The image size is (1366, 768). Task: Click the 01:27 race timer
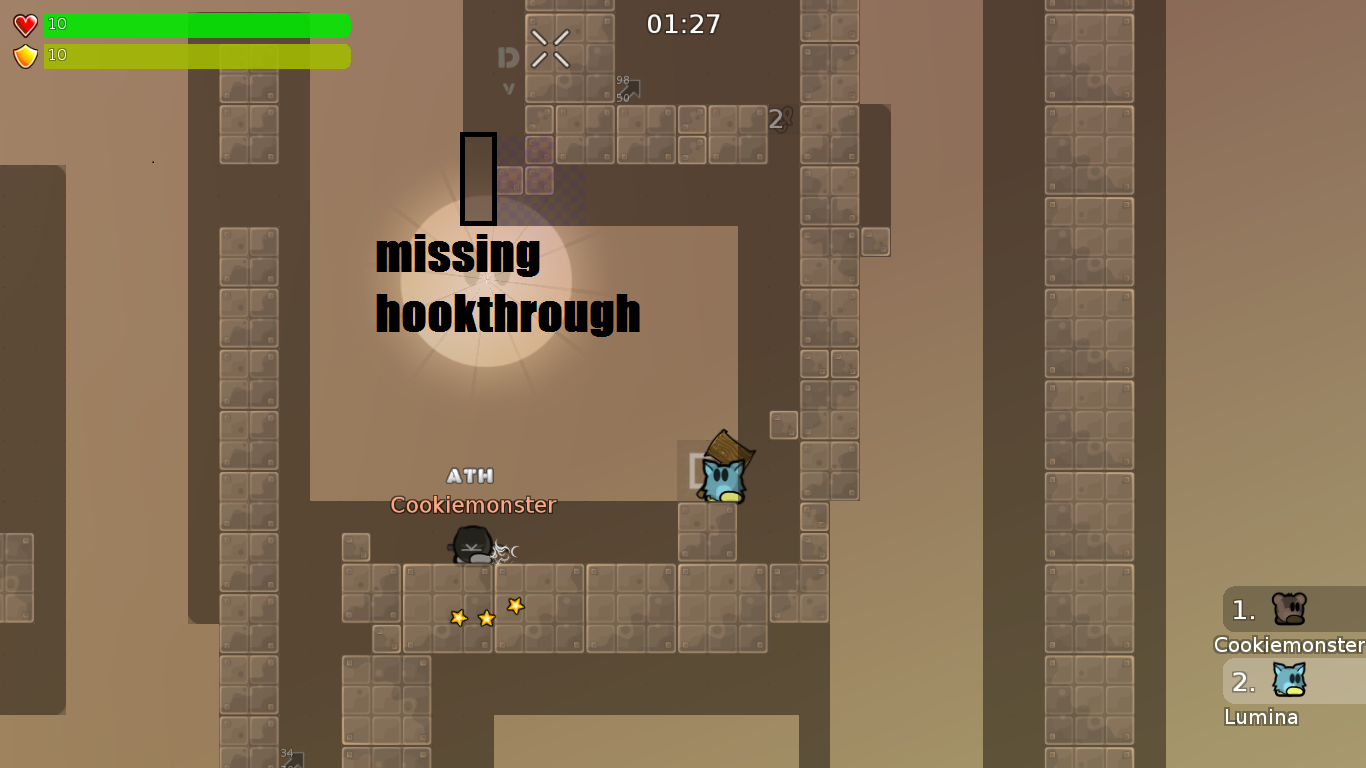(x=684, y=22)
